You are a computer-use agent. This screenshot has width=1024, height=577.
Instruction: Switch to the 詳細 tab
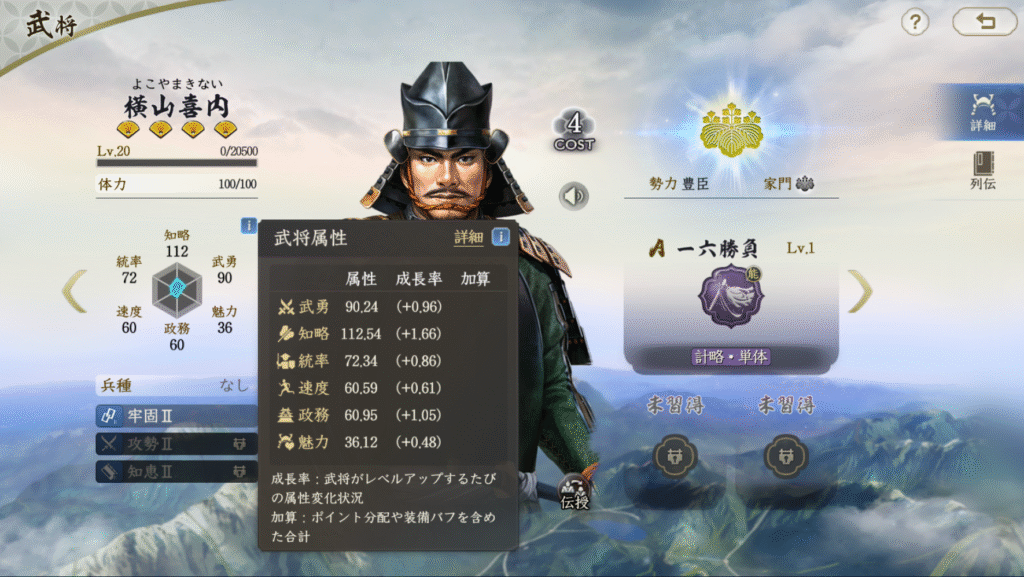[982, 111]
